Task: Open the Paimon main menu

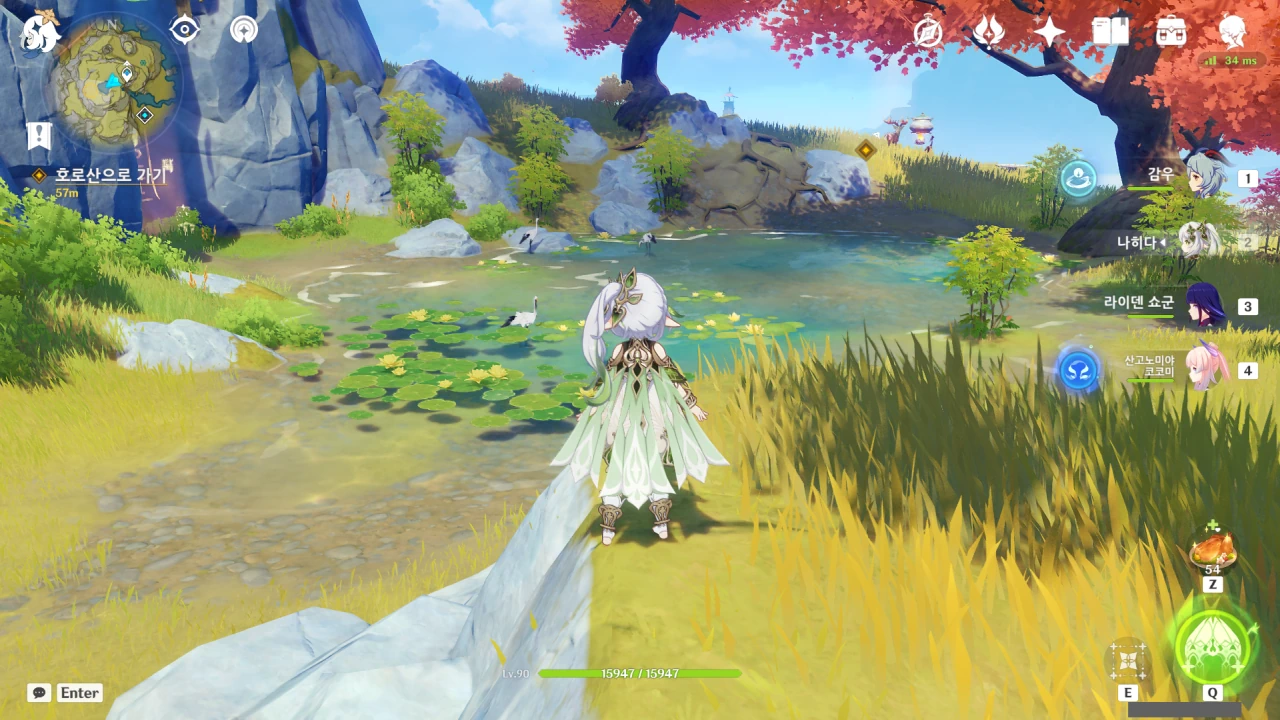Action: coord(39,32)
